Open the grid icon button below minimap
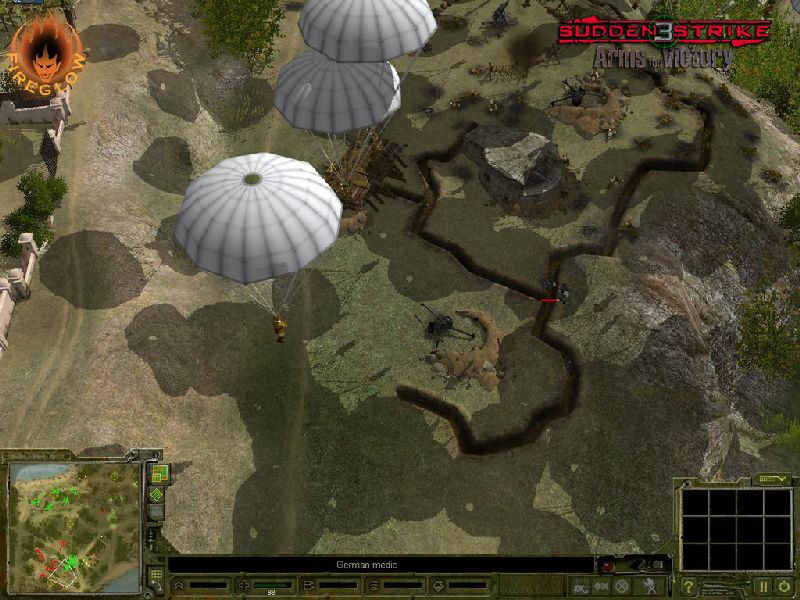This screenshot has height=600, width=800. click(156, 576)
